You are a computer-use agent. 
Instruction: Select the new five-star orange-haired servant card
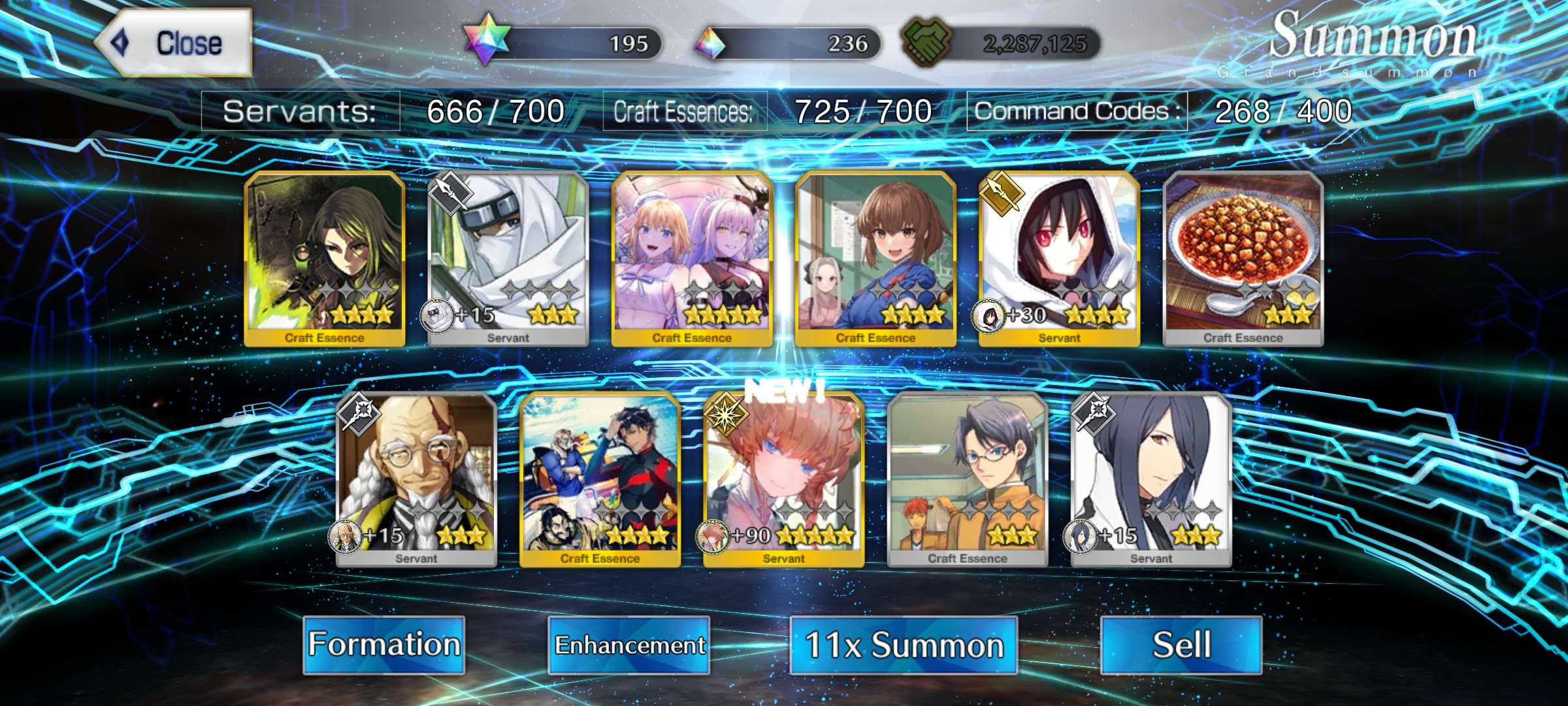click(784, 479)
